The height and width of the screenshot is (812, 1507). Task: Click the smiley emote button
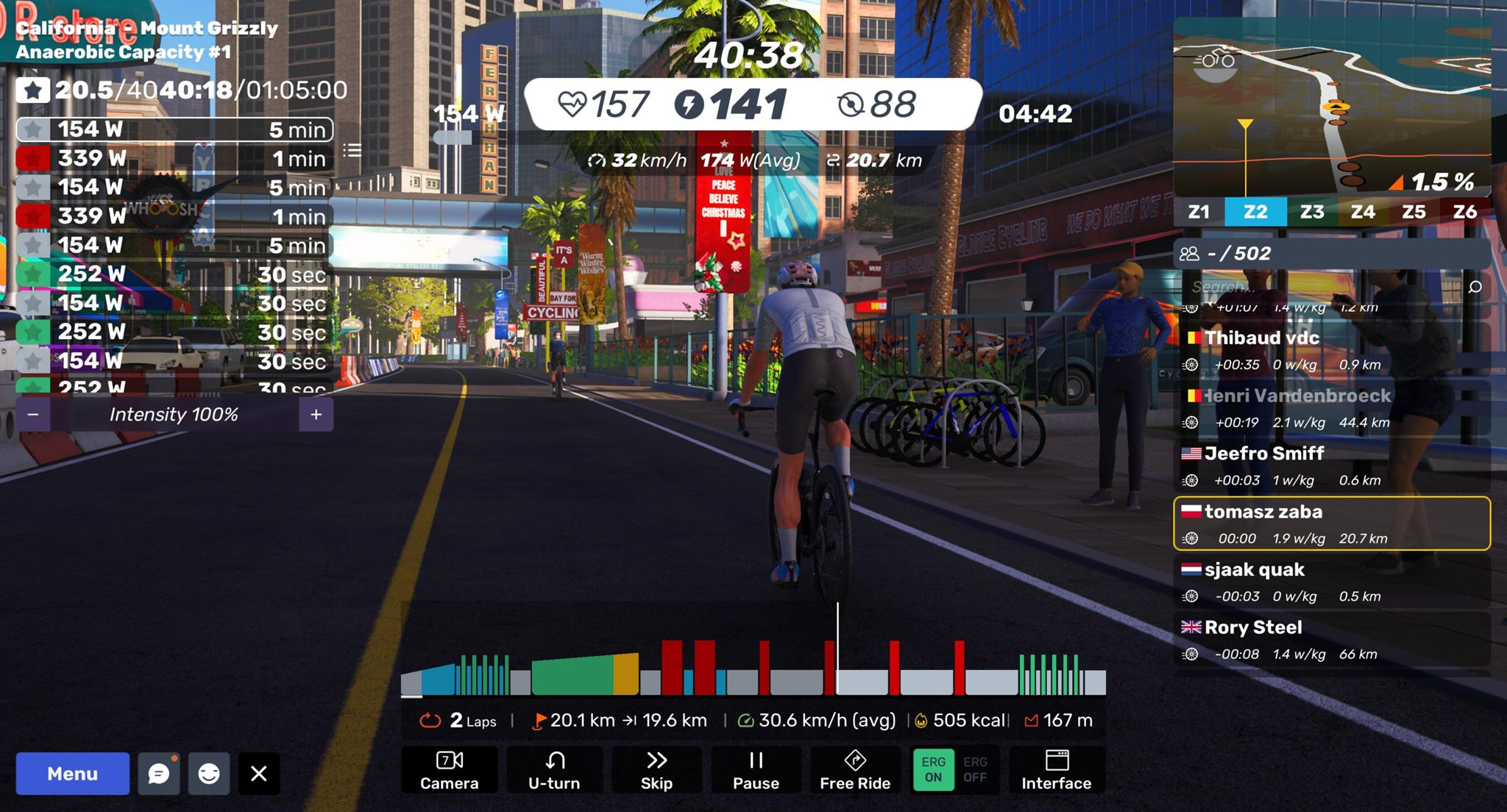click(x=209, y=773)
